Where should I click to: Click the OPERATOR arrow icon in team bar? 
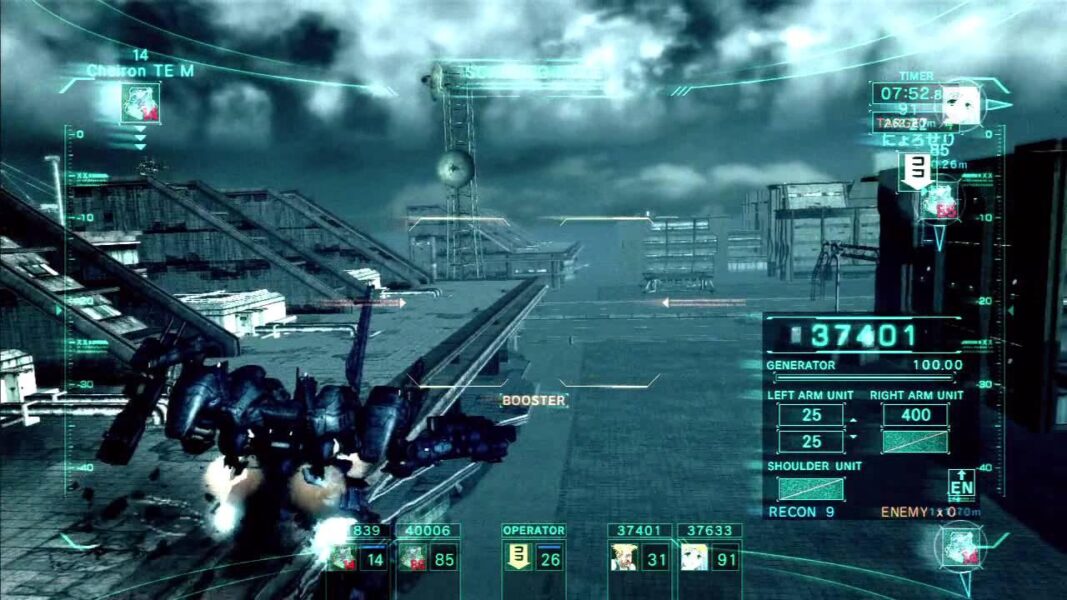pyautogui.click(x=519, y=558)
